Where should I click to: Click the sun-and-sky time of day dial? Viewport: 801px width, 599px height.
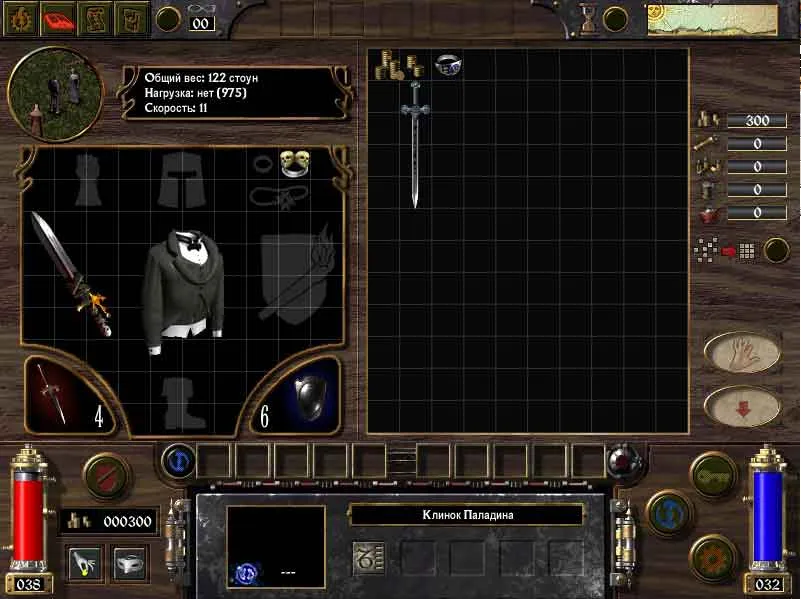711,20
